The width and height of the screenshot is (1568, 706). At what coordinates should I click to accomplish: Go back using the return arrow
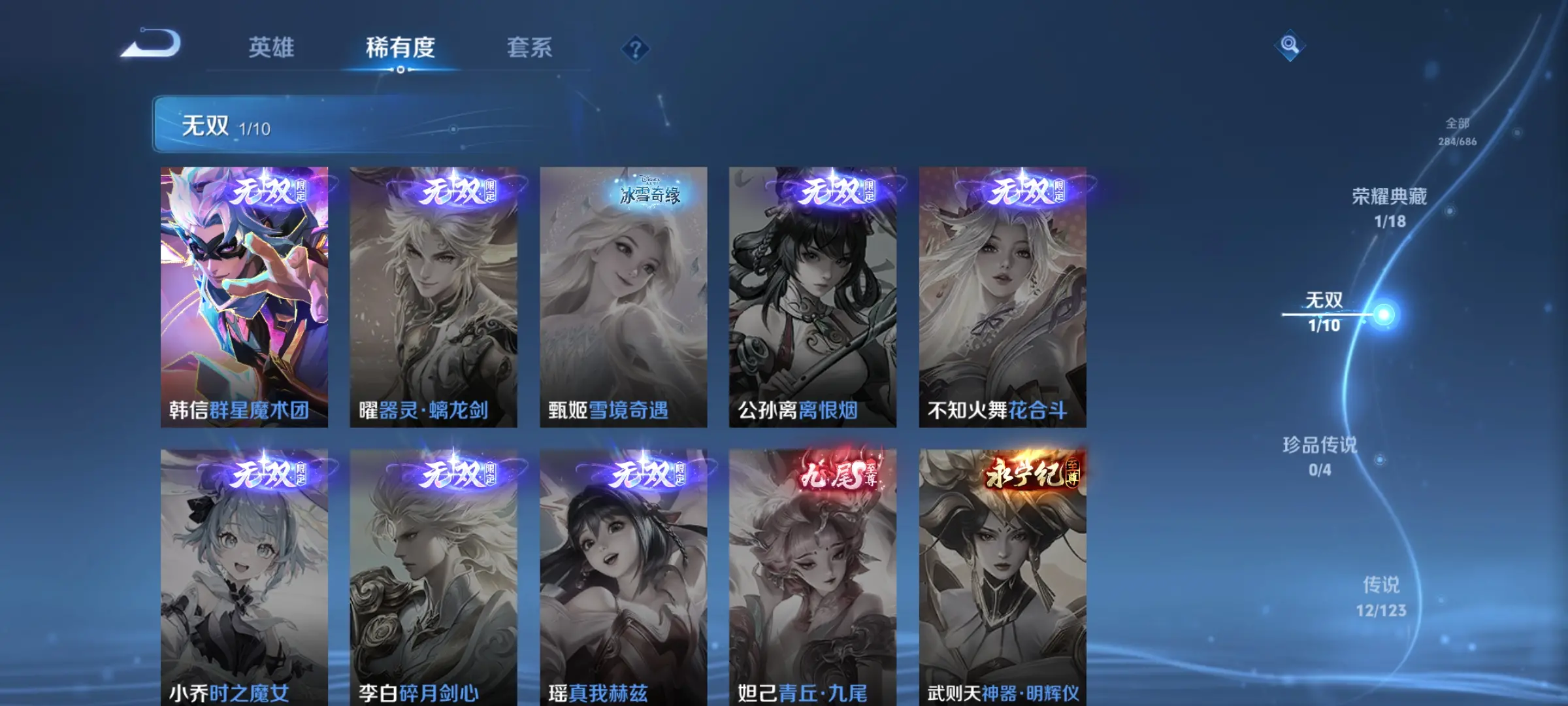[x=151, y=44]
